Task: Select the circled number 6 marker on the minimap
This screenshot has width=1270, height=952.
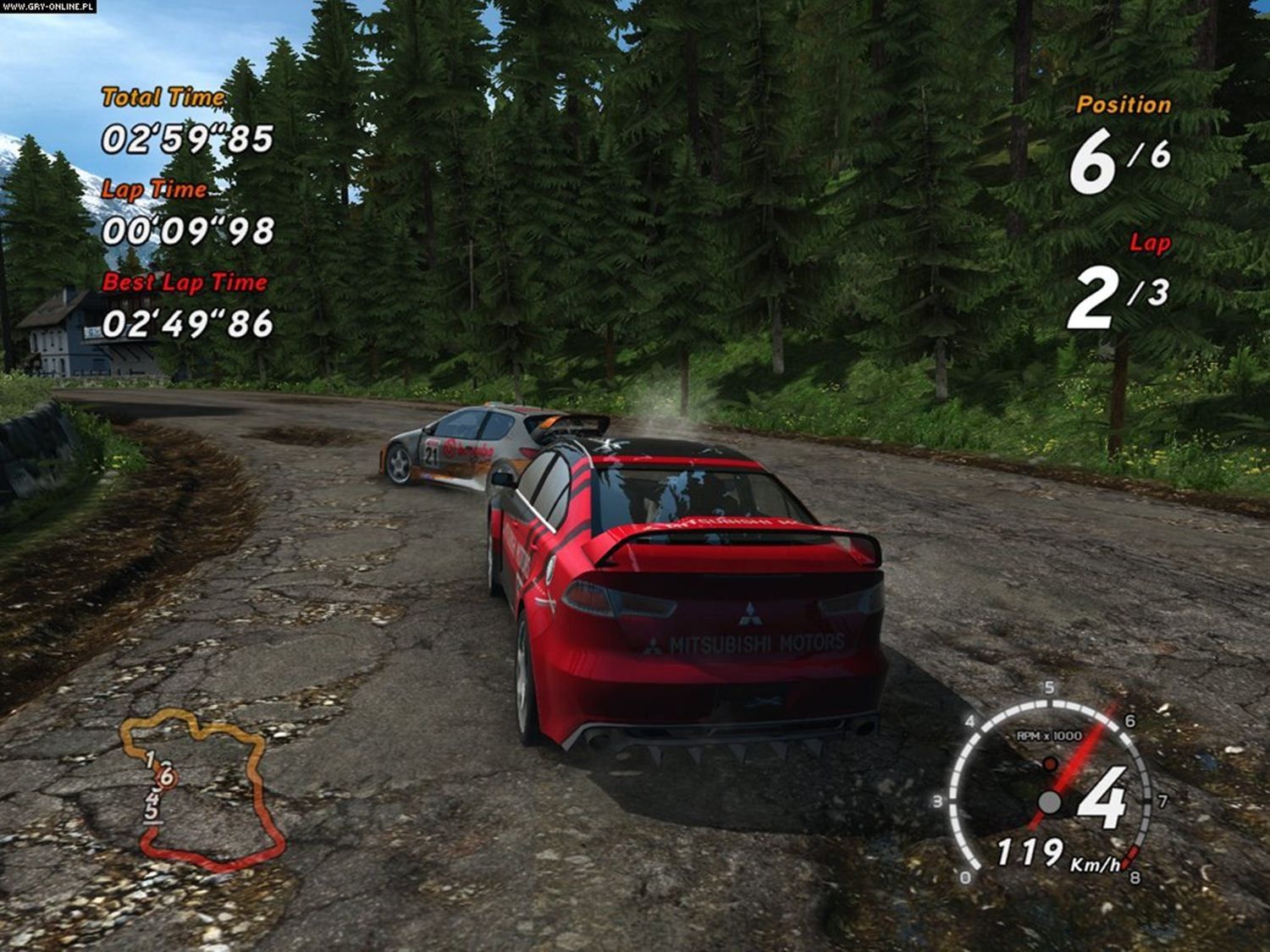Action: [167, 775]
